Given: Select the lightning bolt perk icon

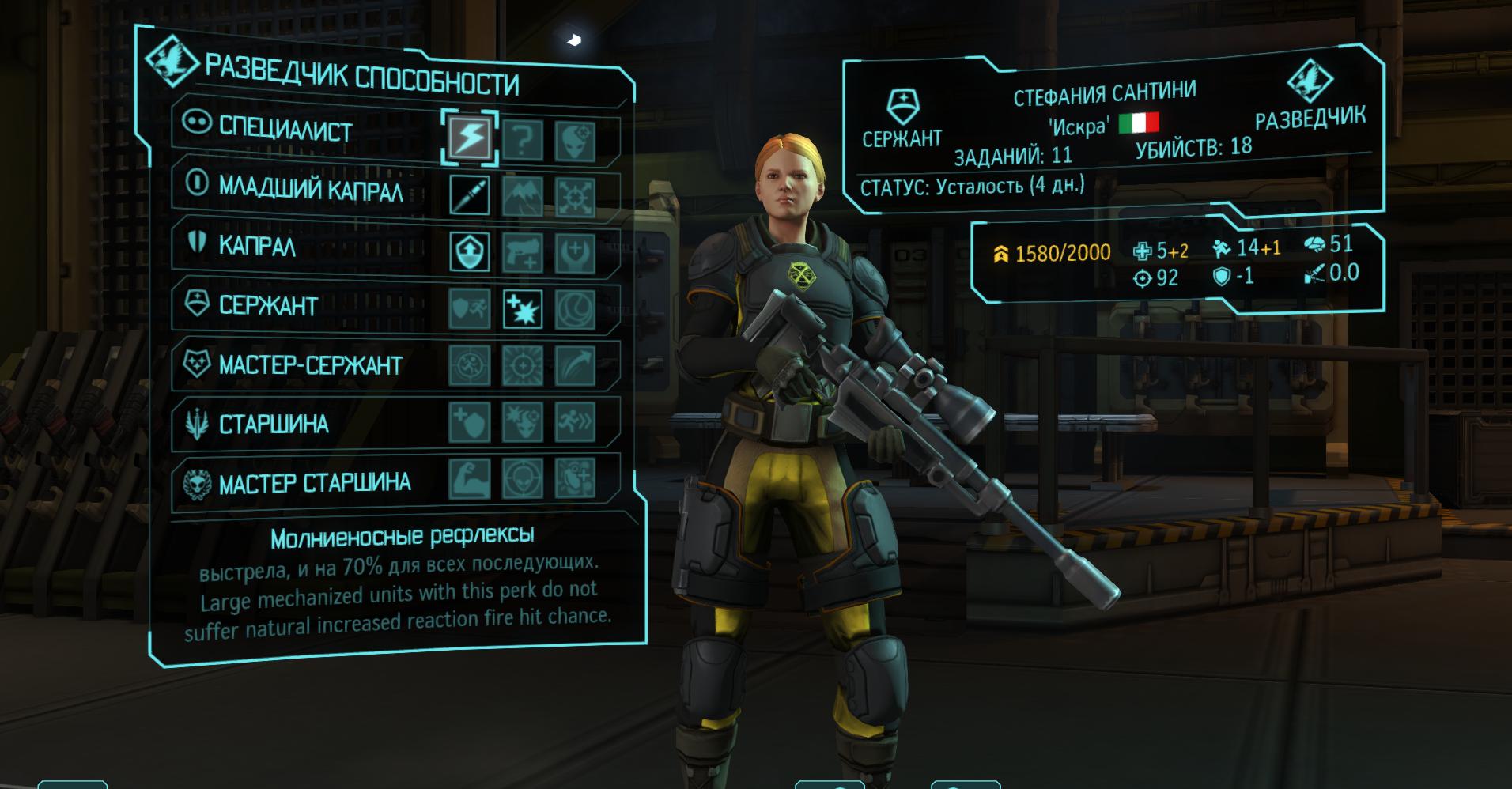Looking at the screenshot, I should pyautogui.click(x=470, y=138).
